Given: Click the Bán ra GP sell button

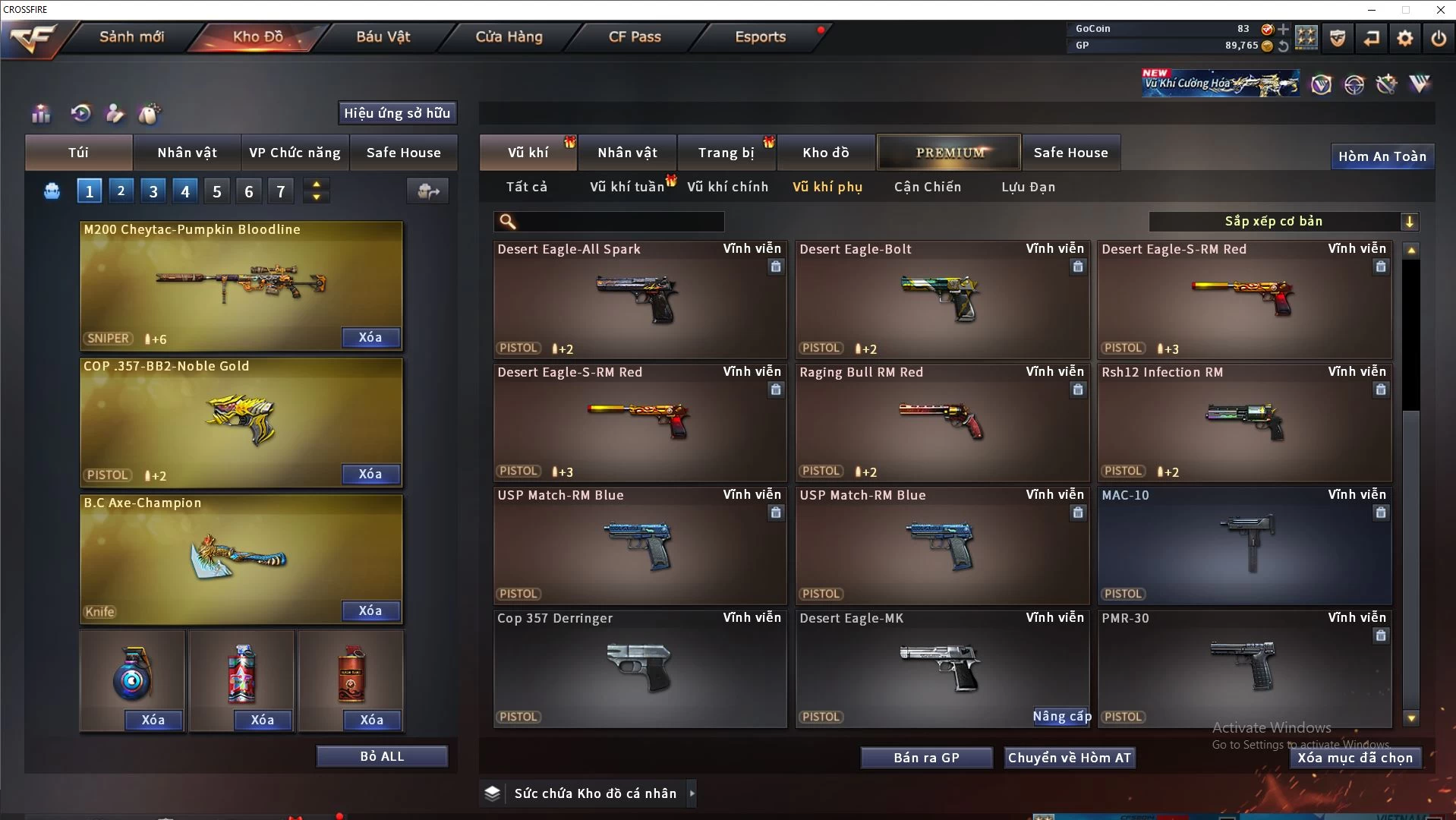Looking at the screenshot, I should coord(926,758).
